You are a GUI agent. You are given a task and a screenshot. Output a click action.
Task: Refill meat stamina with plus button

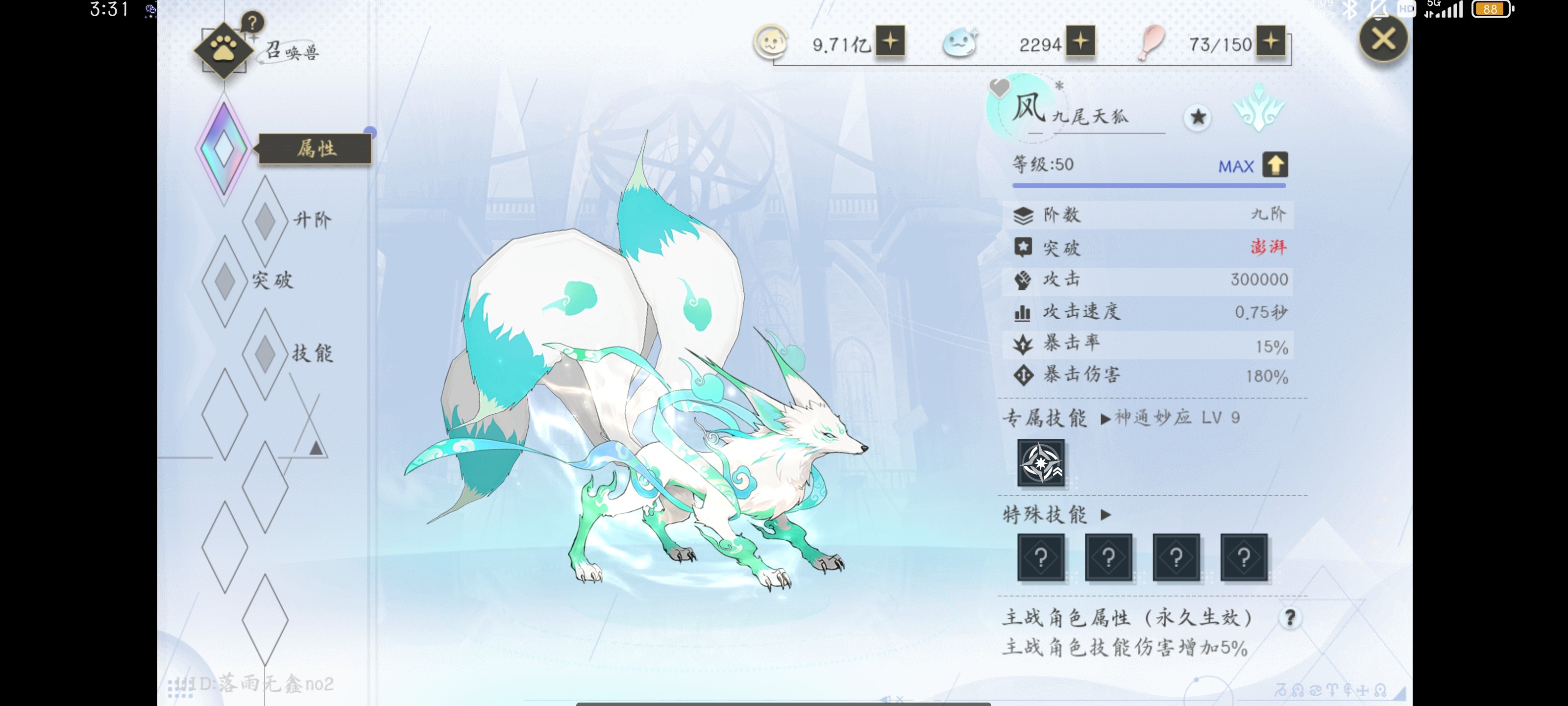1271,41
